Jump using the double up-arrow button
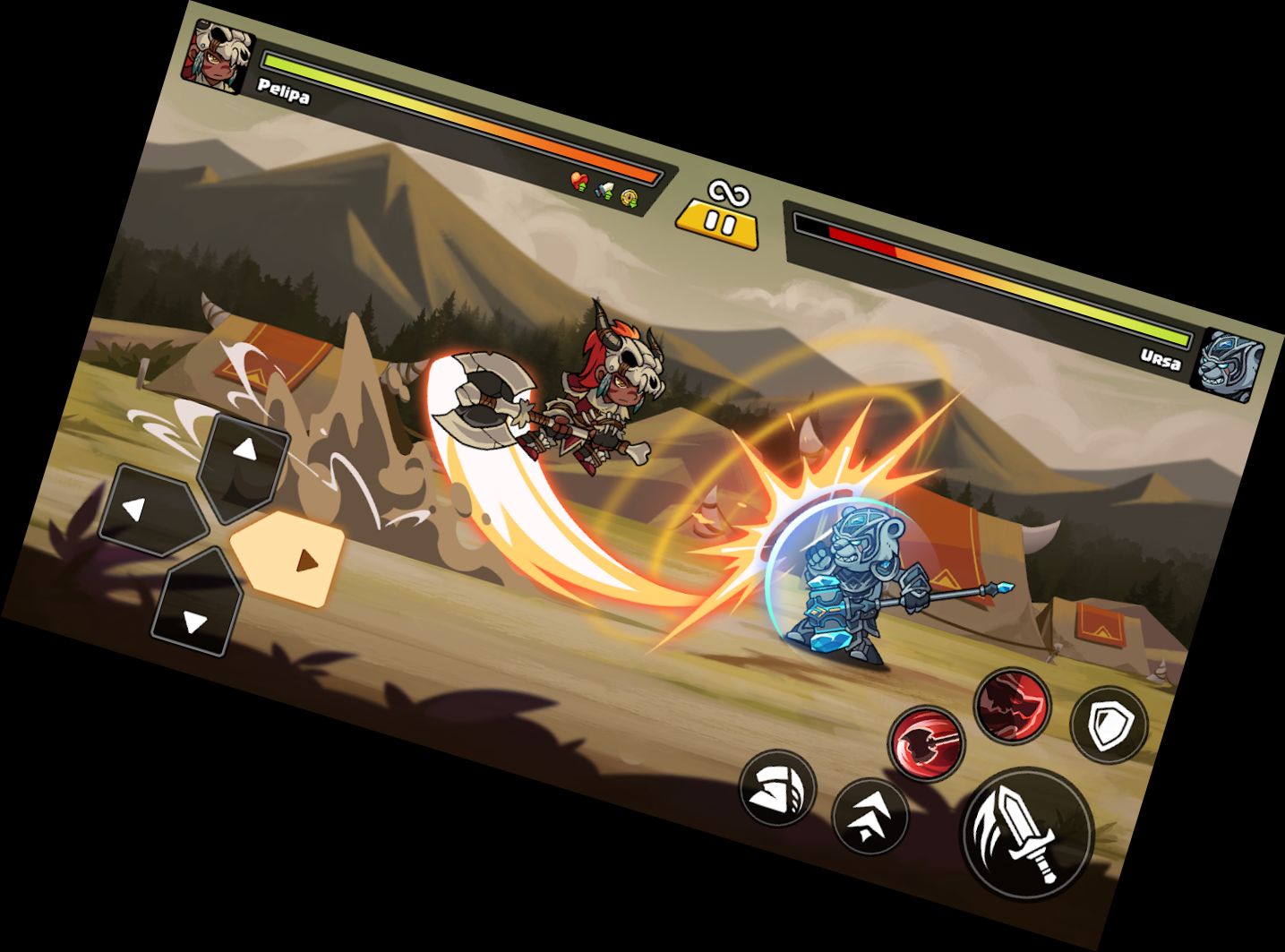 click(870, 814)
